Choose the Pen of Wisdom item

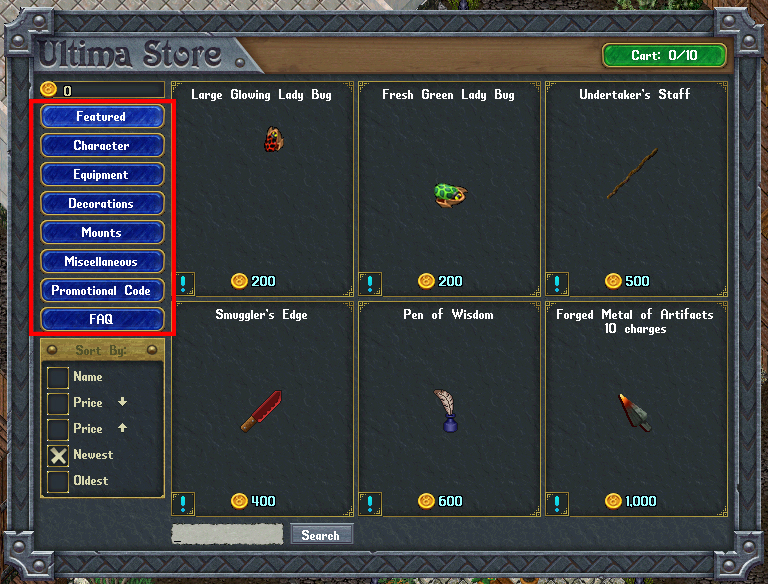(x=445, y=410)
